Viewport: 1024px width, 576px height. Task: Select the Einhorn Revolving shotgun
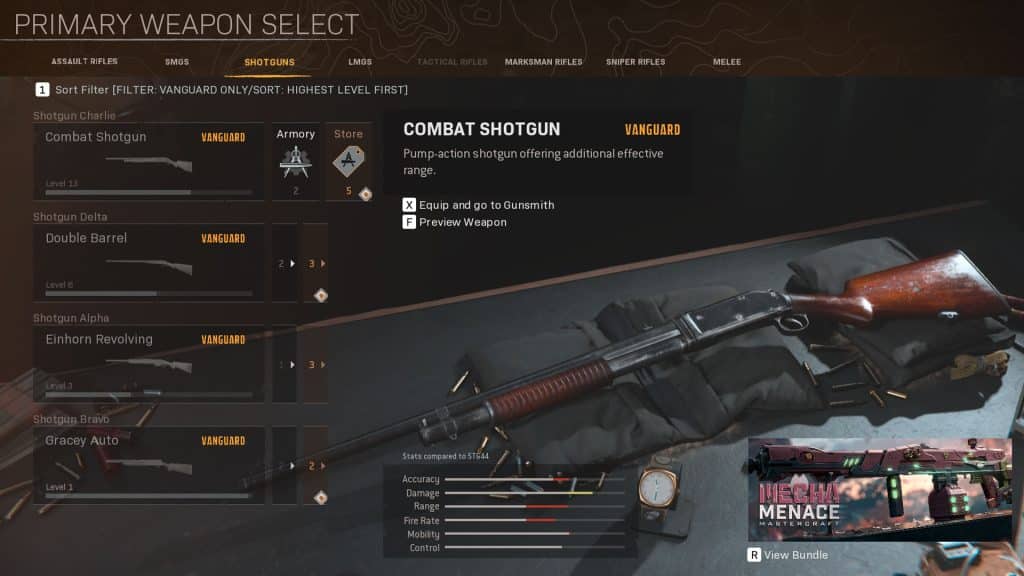tap(148, 363)
